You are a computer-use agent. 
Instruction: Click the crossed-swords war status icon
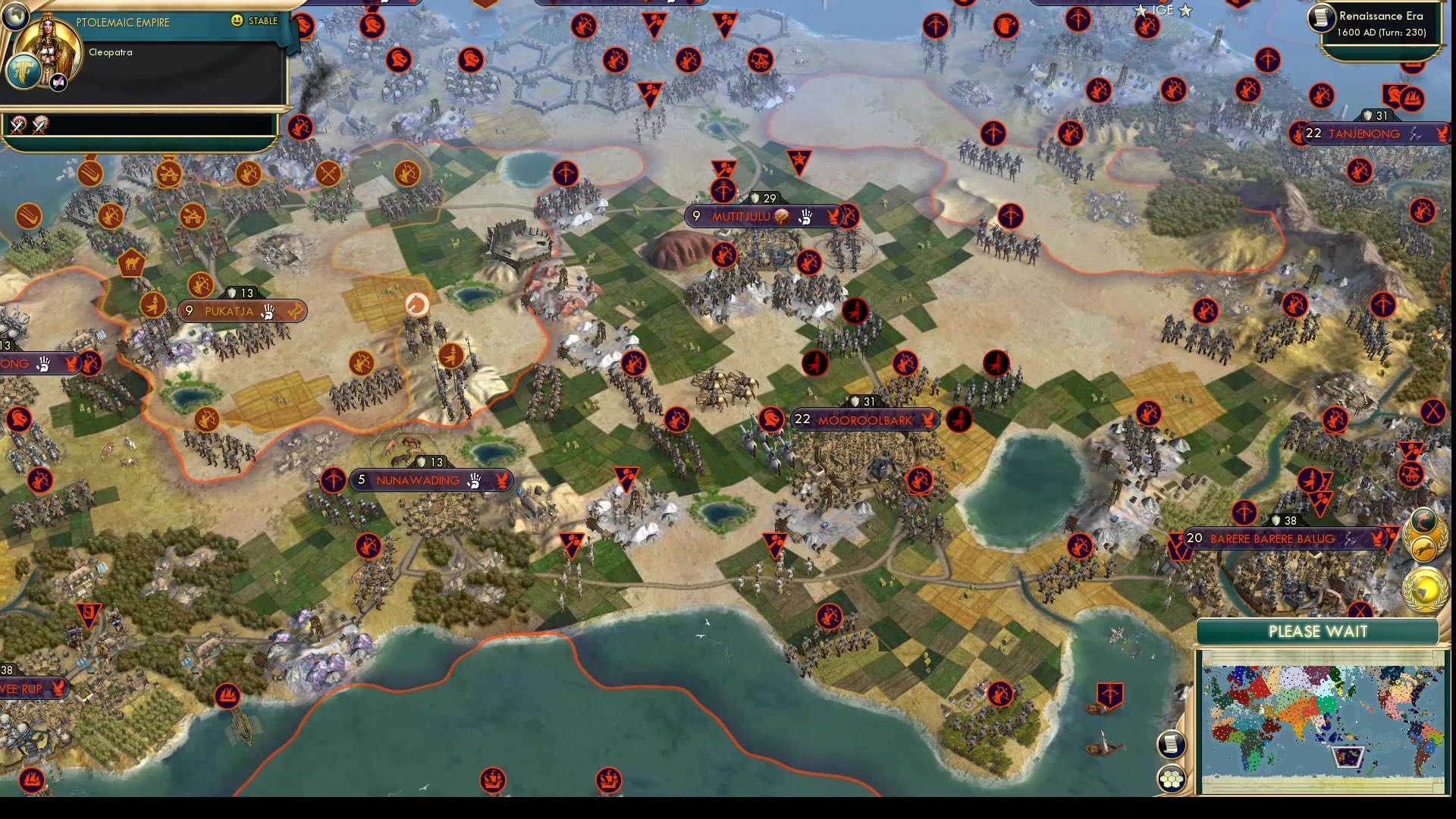click(17, 125)
